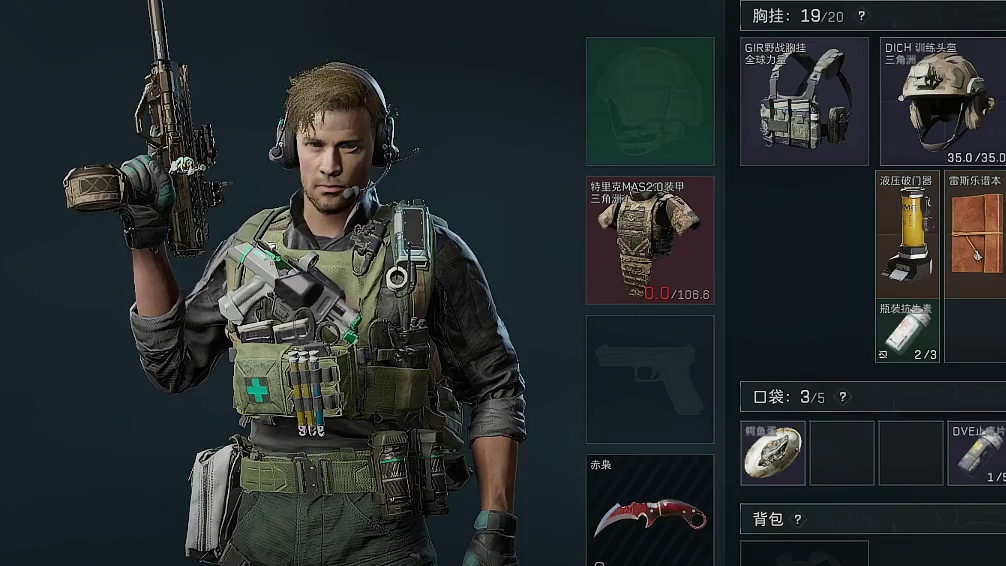1006x566 pixels.
Task: Select the leather music score notebook
Action: point(976,235)
